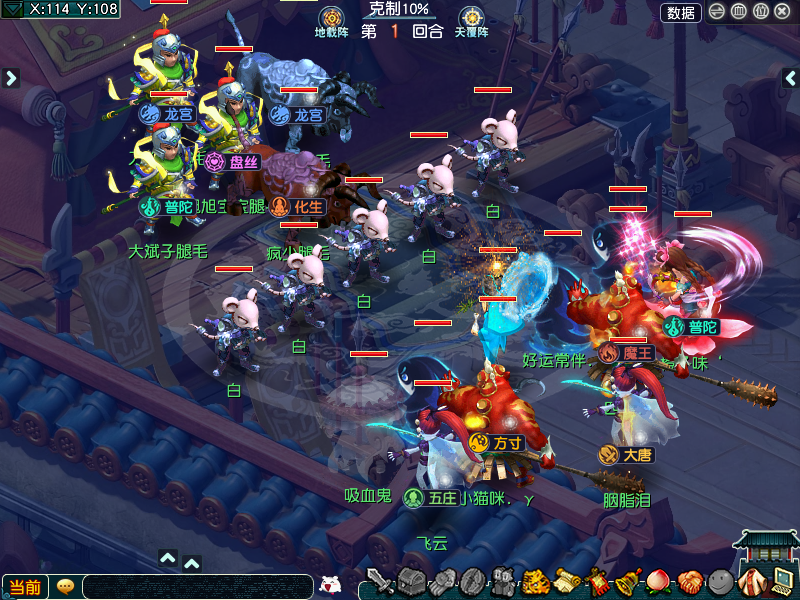800x600 pixels.
Task: Select the 当前 chat channel button
Action: (25, 587)
